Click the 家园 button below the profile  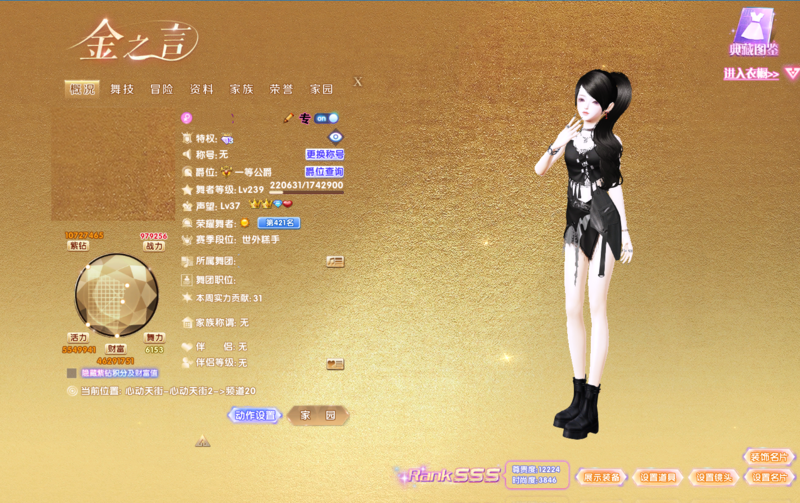click(x=318, y=415)
